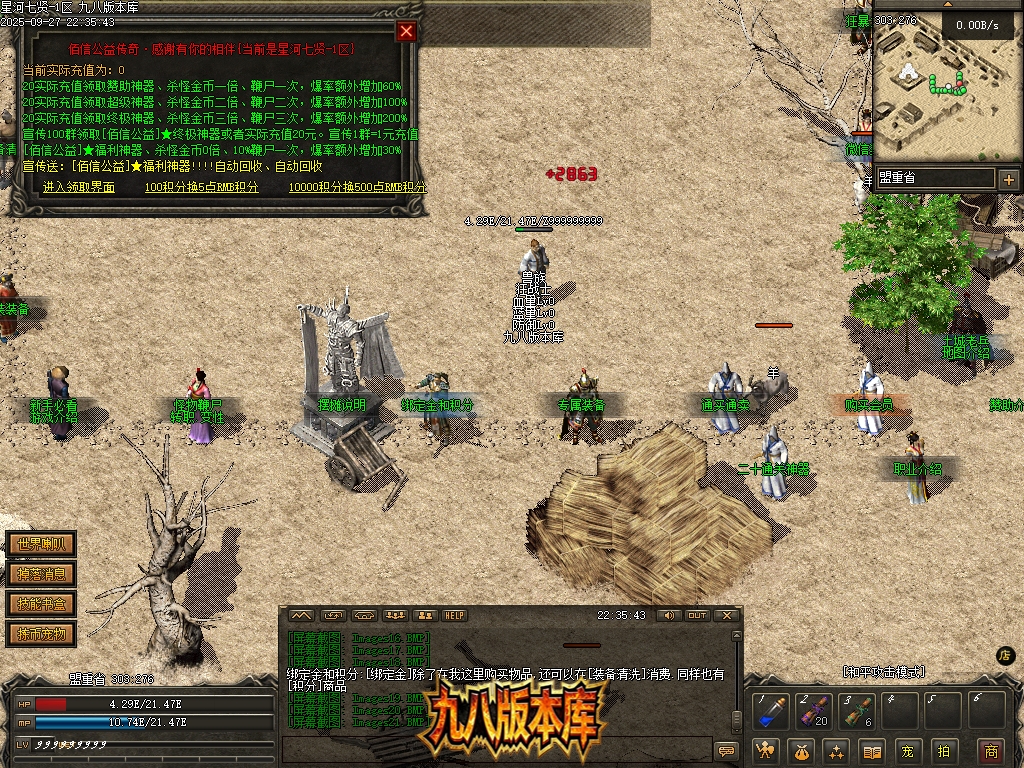Open the 技能书盒 skill book box
Image resolution: width=1024 pixels, height=768 pixels.
point(41,603)
